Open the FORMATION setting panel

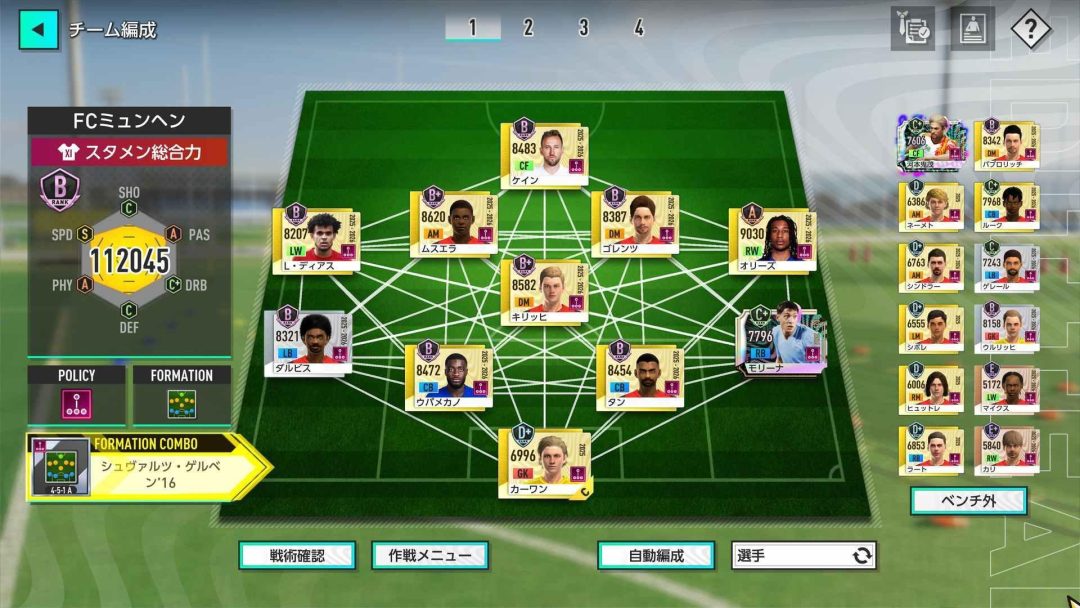(181, 396)
